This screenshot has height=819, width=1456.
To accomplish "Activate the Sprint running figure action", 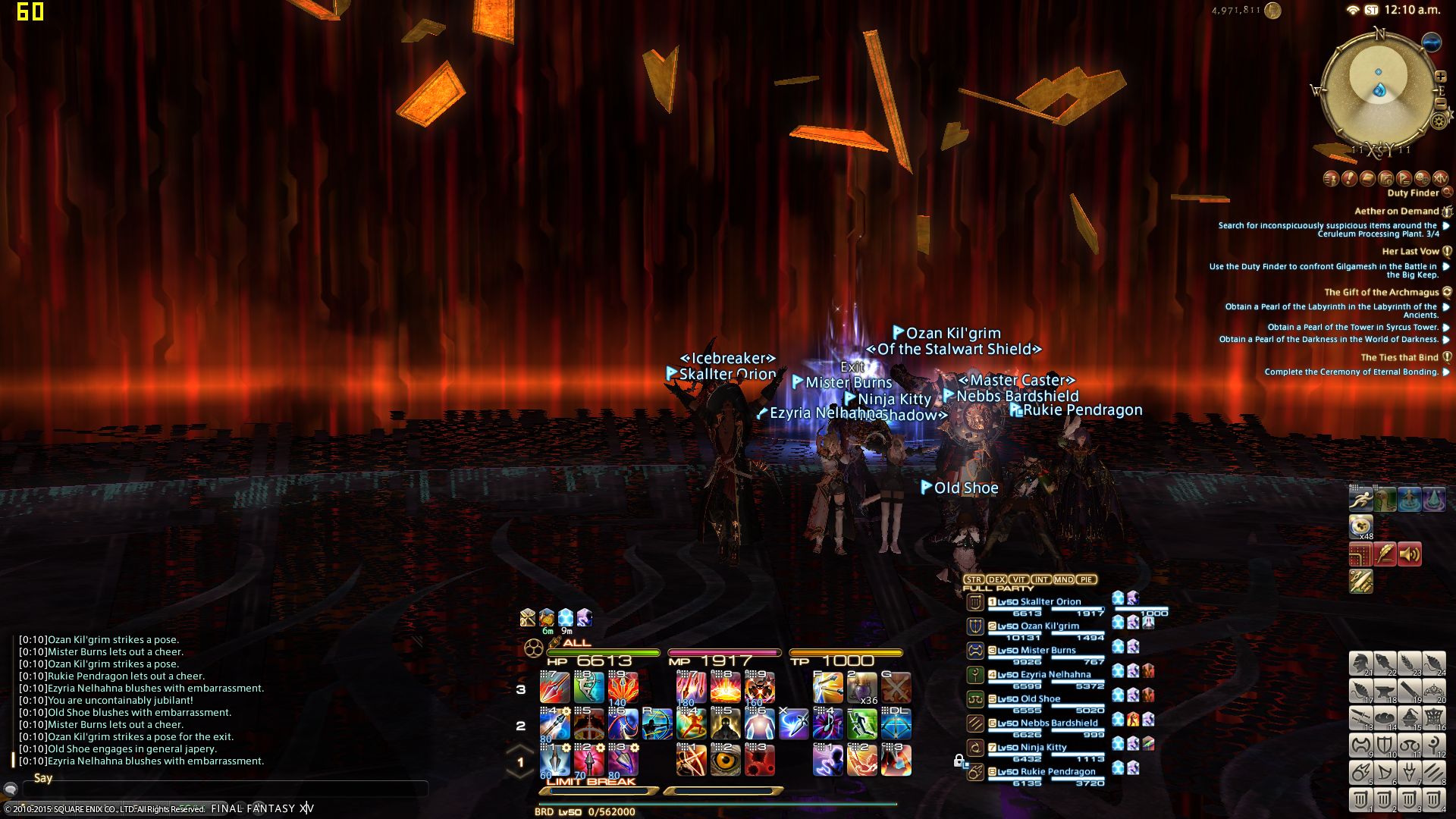I will [x=1360, y=500].
